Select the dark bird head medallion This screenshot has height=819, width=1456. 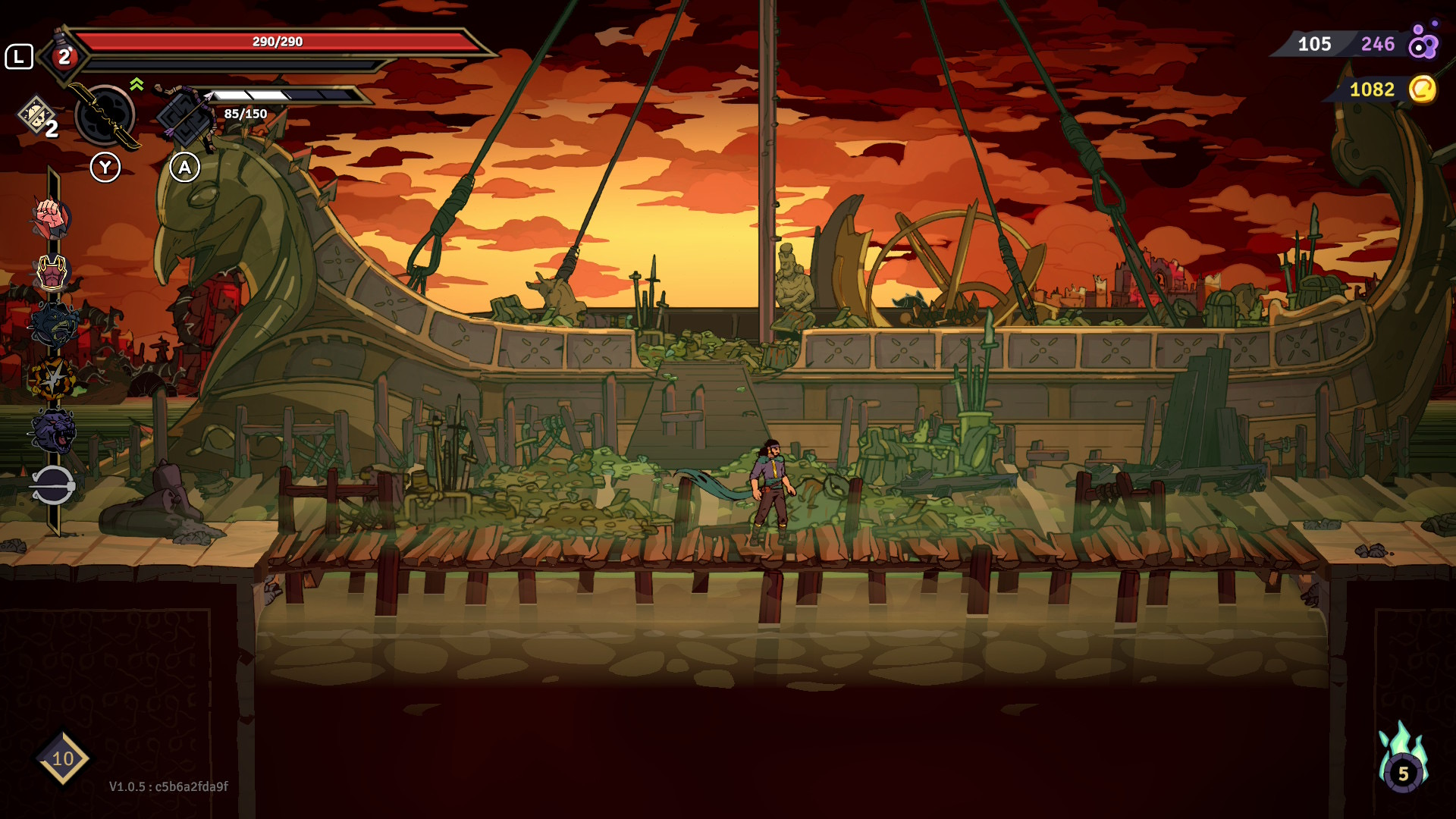click(52, 325)
